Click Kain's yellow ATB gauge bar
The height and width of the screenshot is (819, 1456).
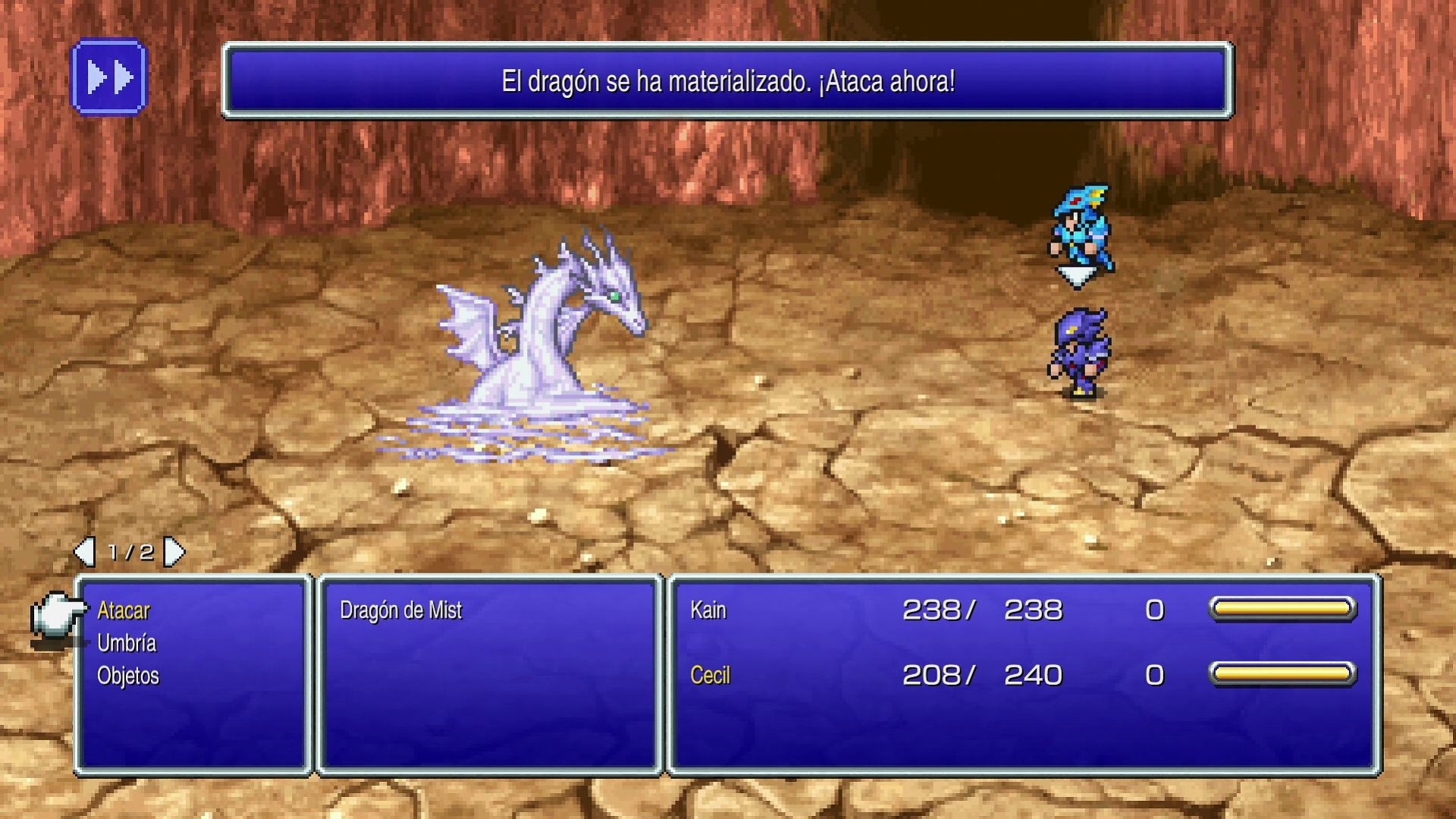(1283, 607)
